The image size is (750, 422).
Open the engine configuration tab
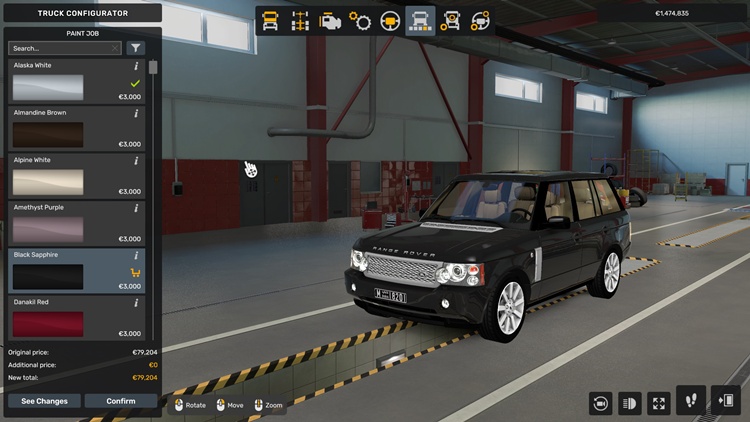point(330,21)
